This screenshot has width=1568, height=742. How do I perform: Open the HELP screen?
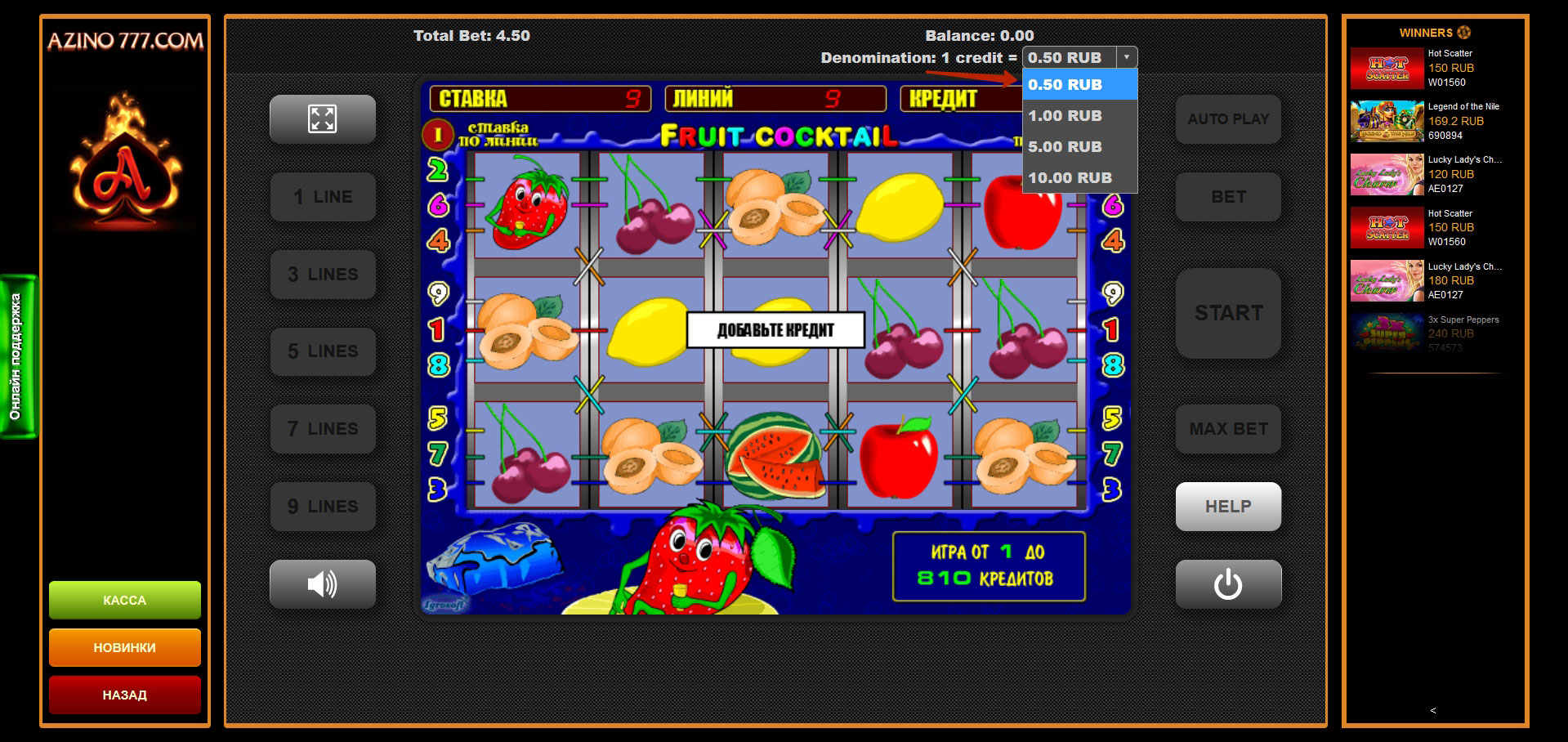[1227, 506]
